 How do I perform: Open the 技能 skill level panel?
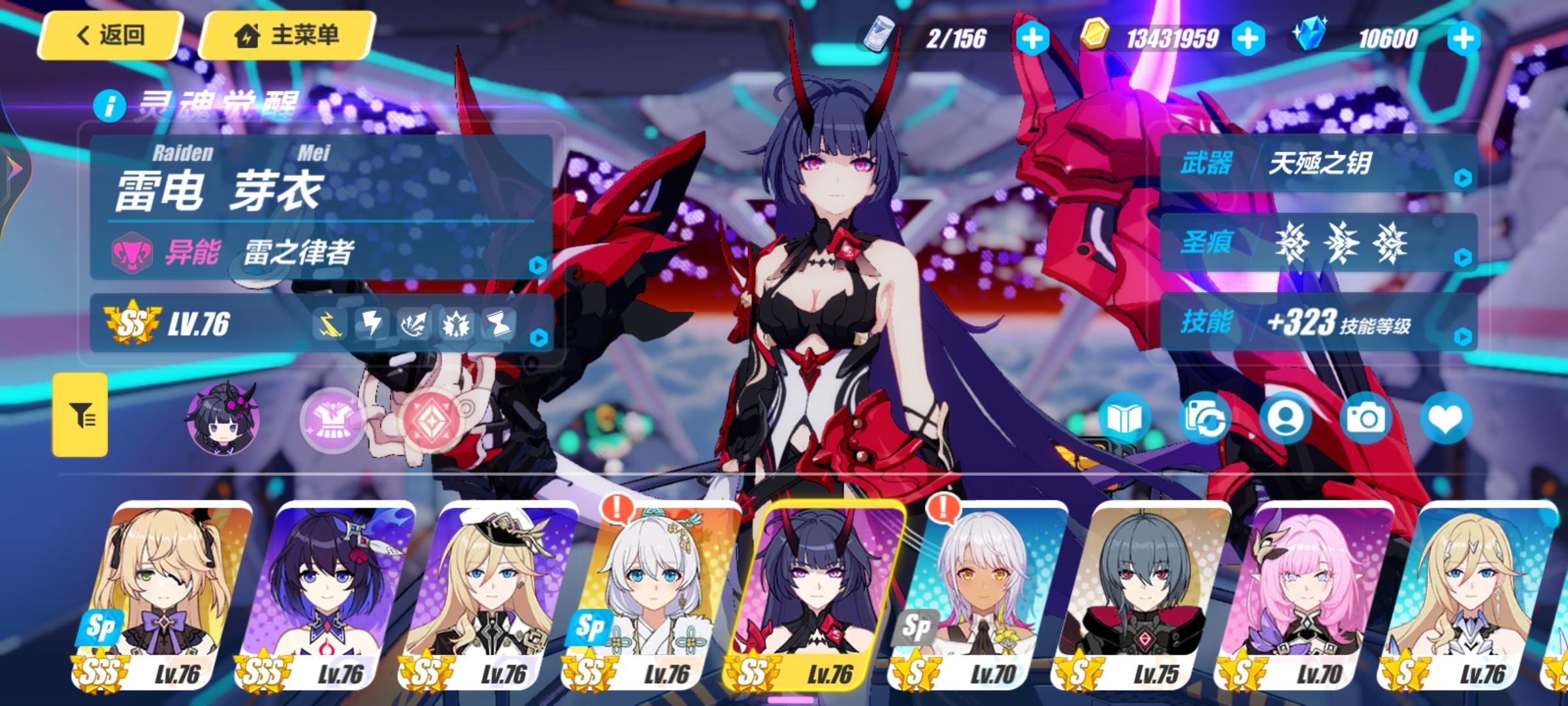pyautogui.click(x=1318, y=323)
